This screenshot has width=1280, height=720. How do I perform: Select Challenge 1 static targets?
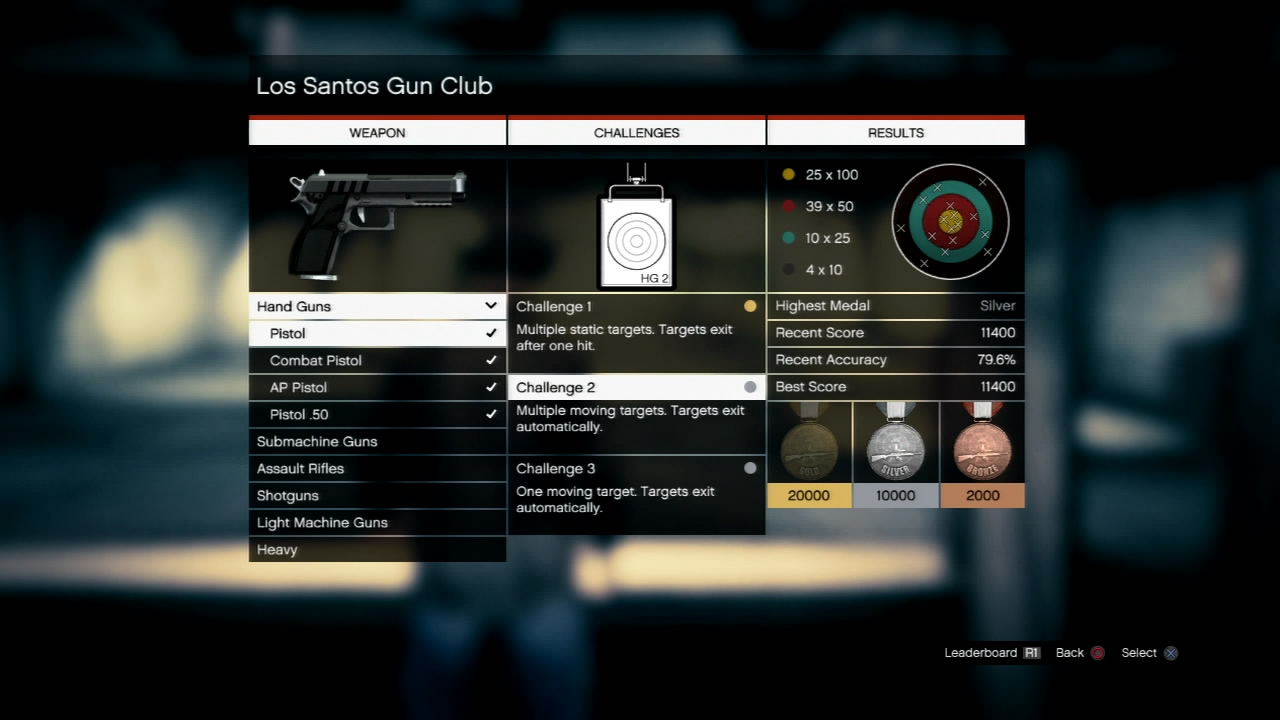click(x=636, y=324)
